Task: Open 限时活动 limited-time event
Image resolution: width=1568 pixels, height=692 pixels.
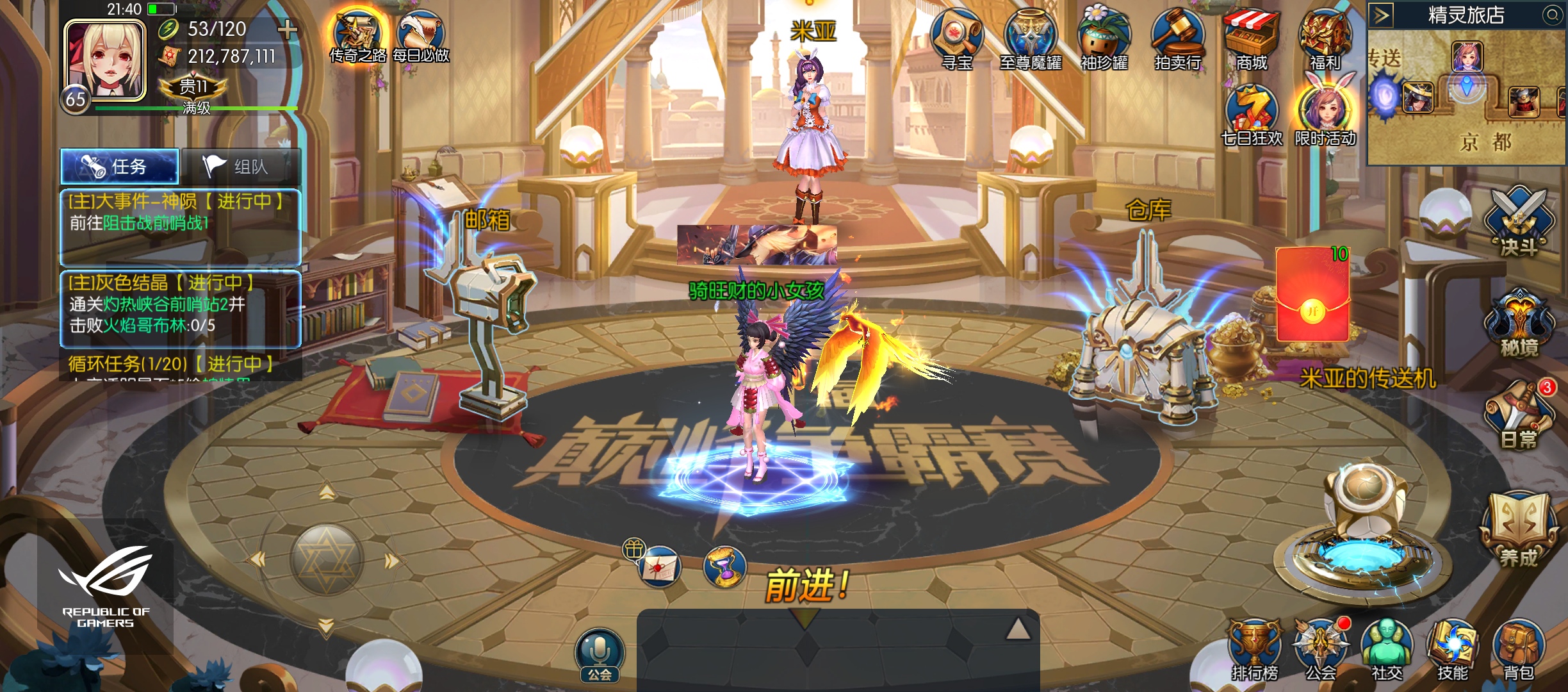Action: [1325, 114]
